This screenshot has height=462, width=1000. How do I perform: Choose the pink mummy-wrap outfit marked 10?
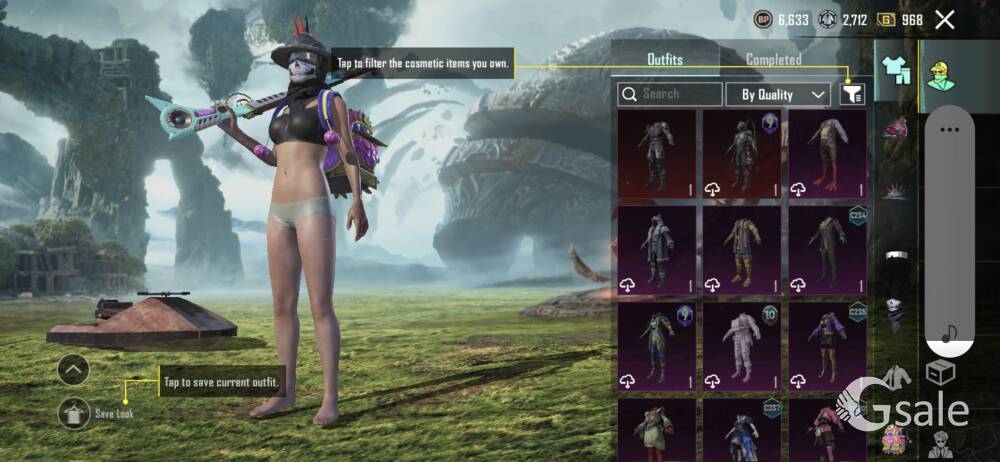coord(742,346)
